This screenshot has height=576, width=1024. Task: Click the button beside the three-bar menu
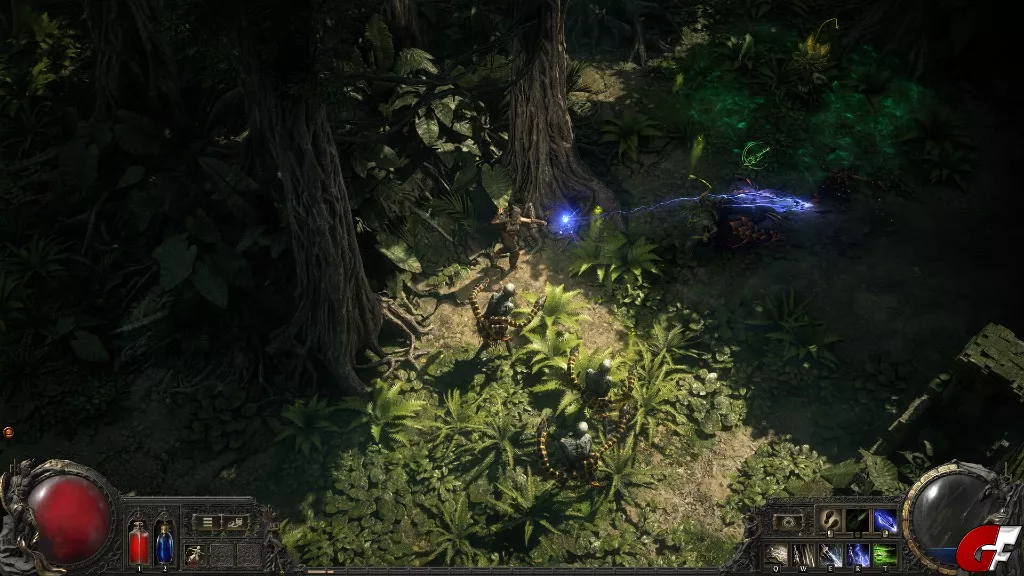click(235, 522)
